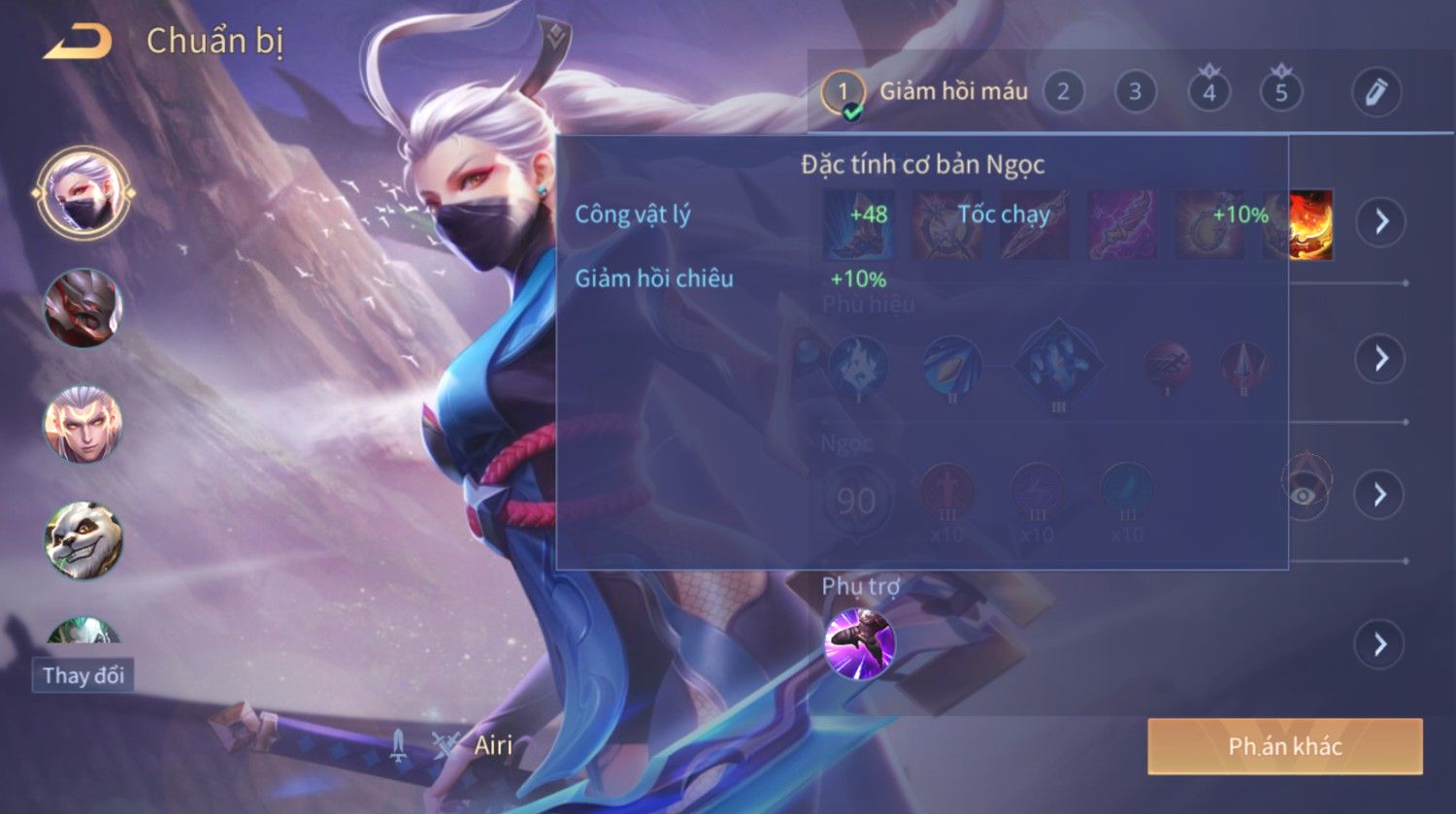
Task: Expand the equipment items row arrow
Action: pos(1380,221)
